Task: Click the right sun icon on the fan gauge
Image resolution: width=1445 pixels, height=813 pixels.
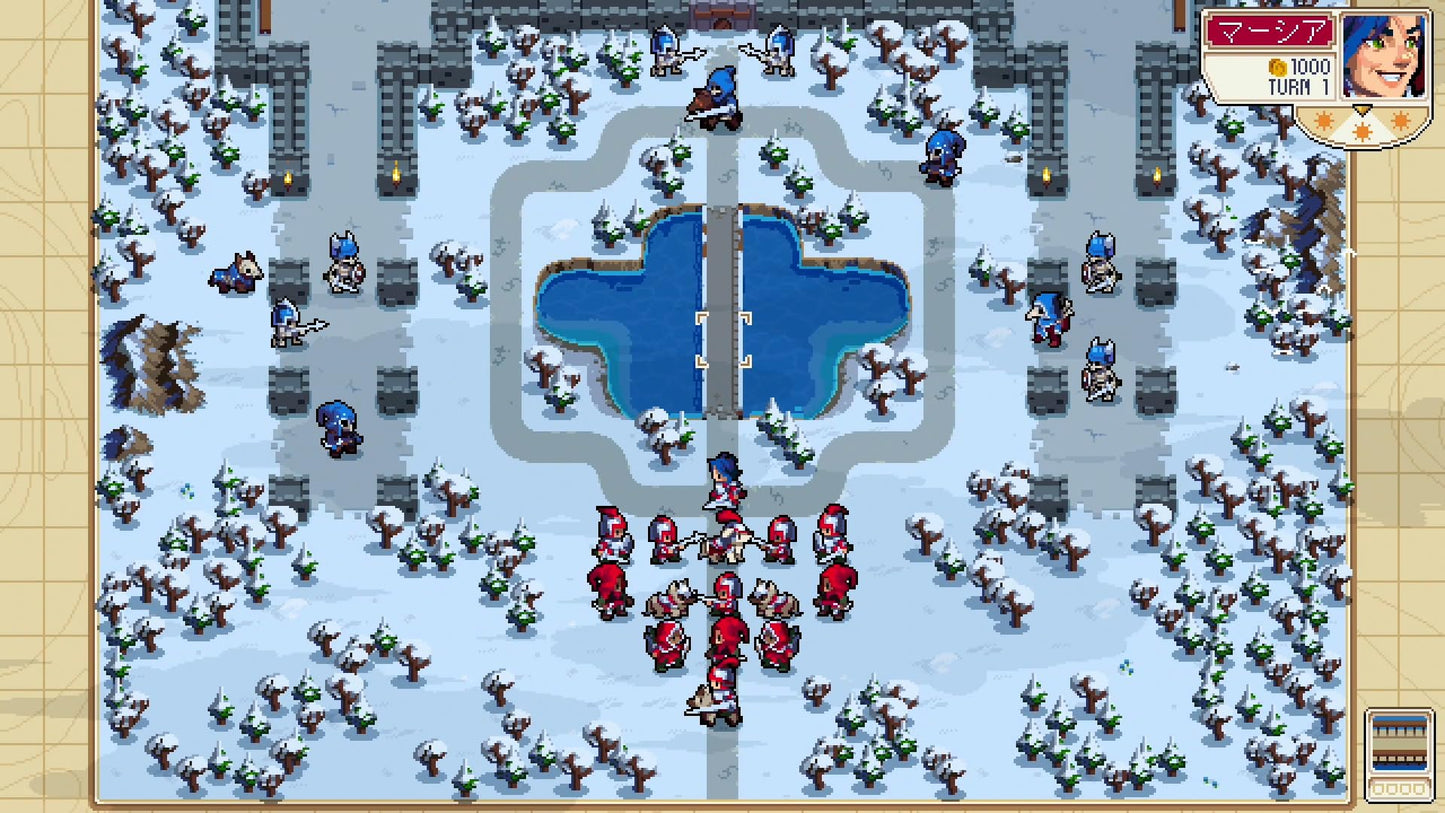Action: tap(1401, 120)
